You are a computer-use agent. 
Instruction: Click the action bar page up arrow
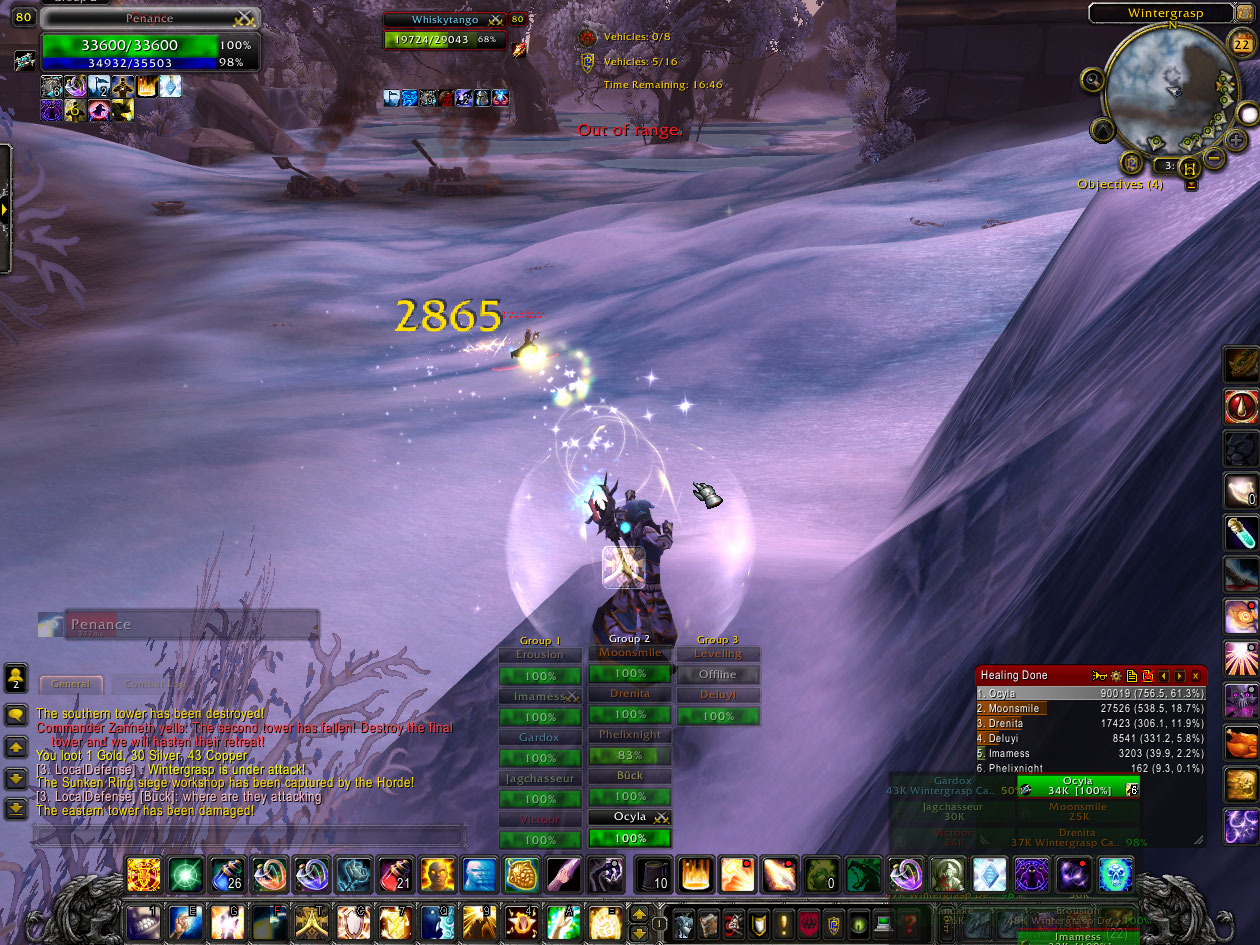[x=639, y=914]
